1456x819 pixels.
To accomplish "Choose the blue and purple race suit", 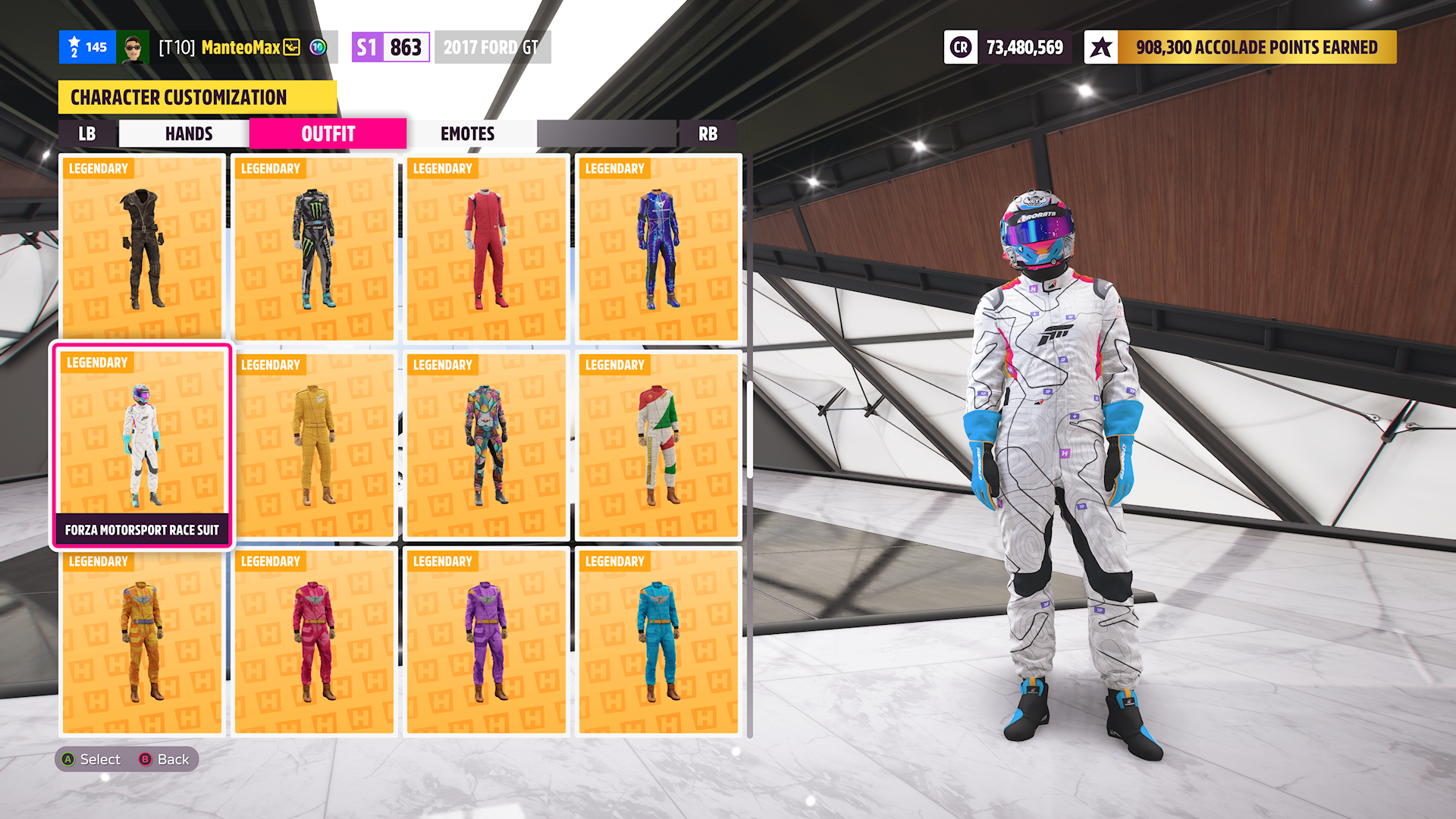I will coord(658,249).
